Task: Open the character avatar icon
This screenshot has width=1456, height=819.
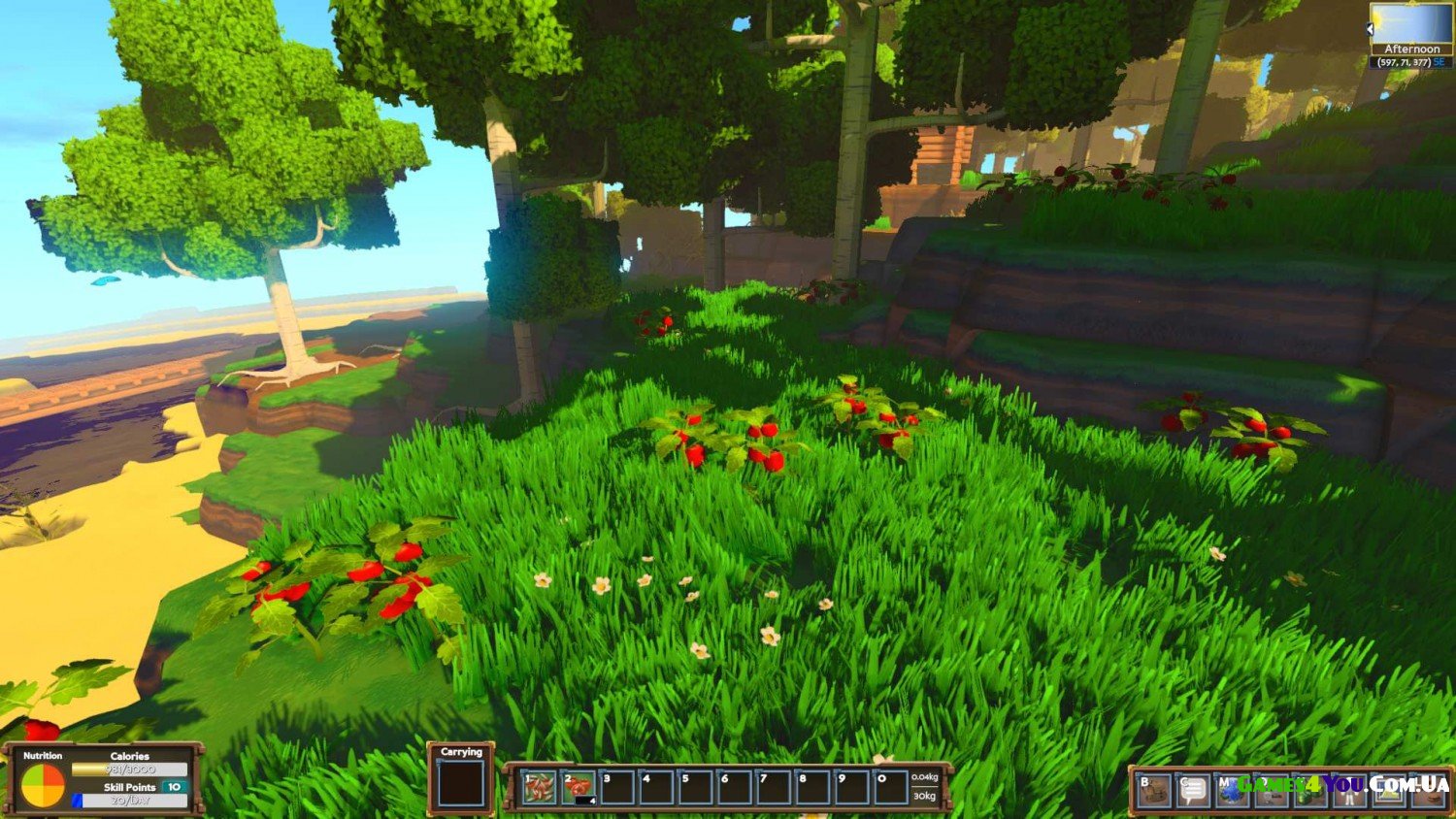Action: (1349, 790)
